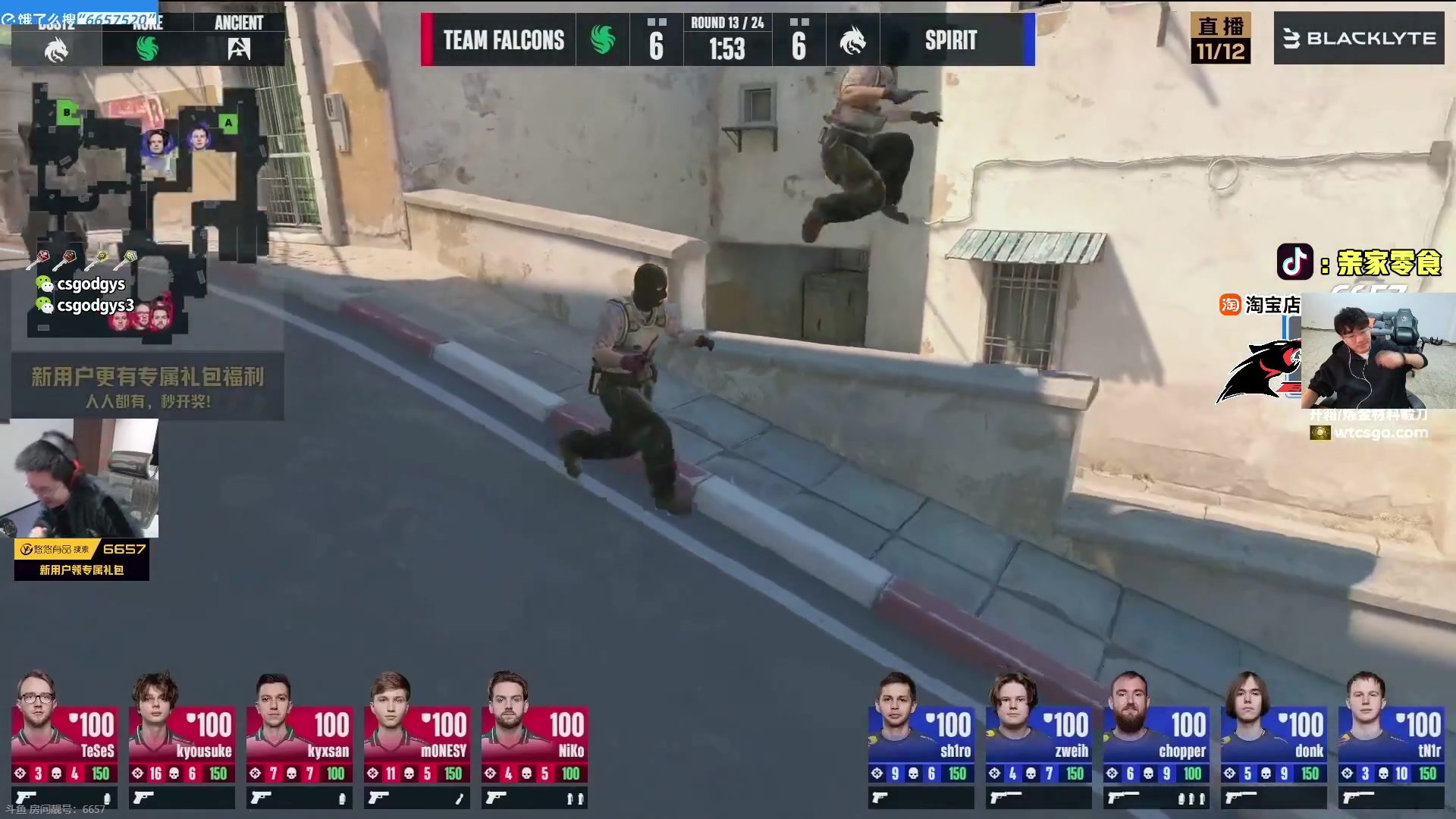The height and width of the screenshot is (819, 1456).
Task: Click the top-right streamer webcam
Action: [1377, 350]
